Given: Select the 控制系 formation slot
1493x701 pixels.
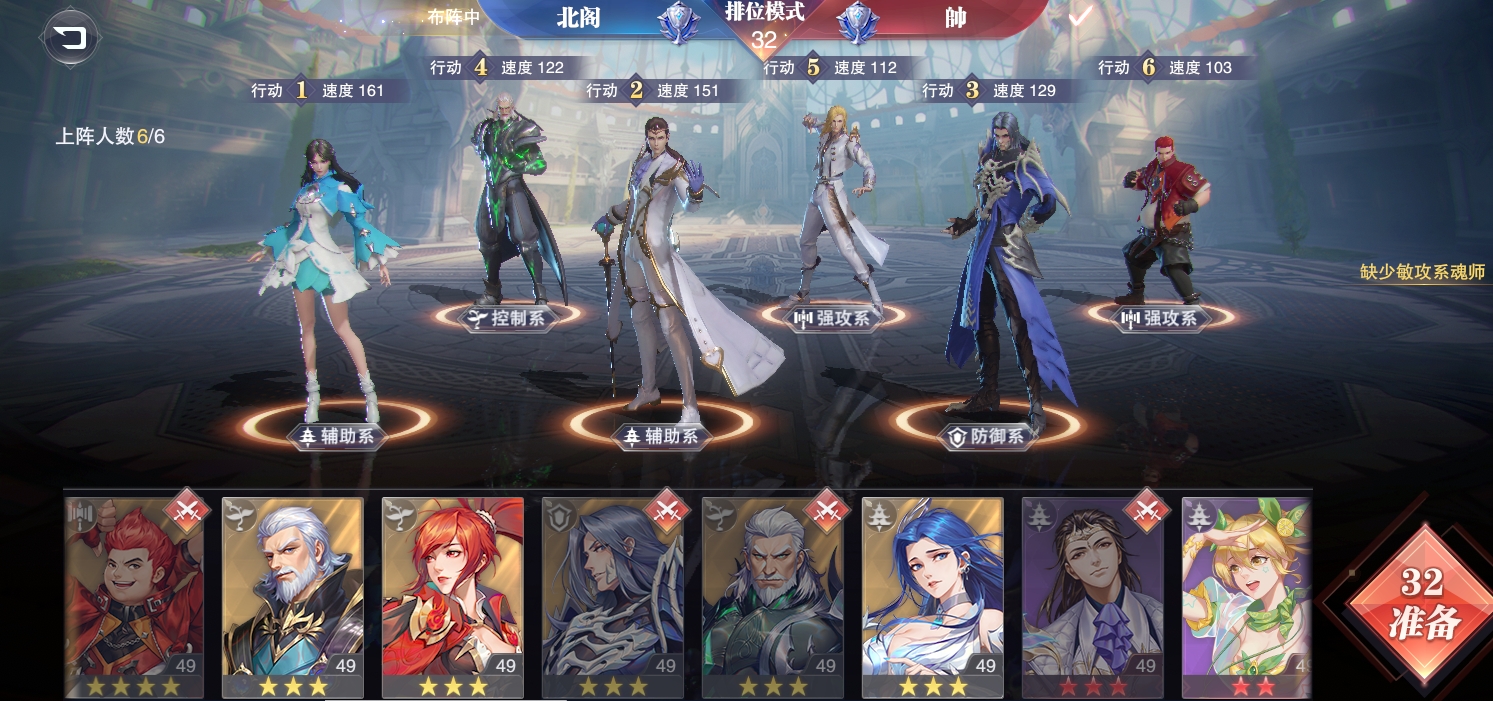Looking at the screenshot, I should (508, 318).
